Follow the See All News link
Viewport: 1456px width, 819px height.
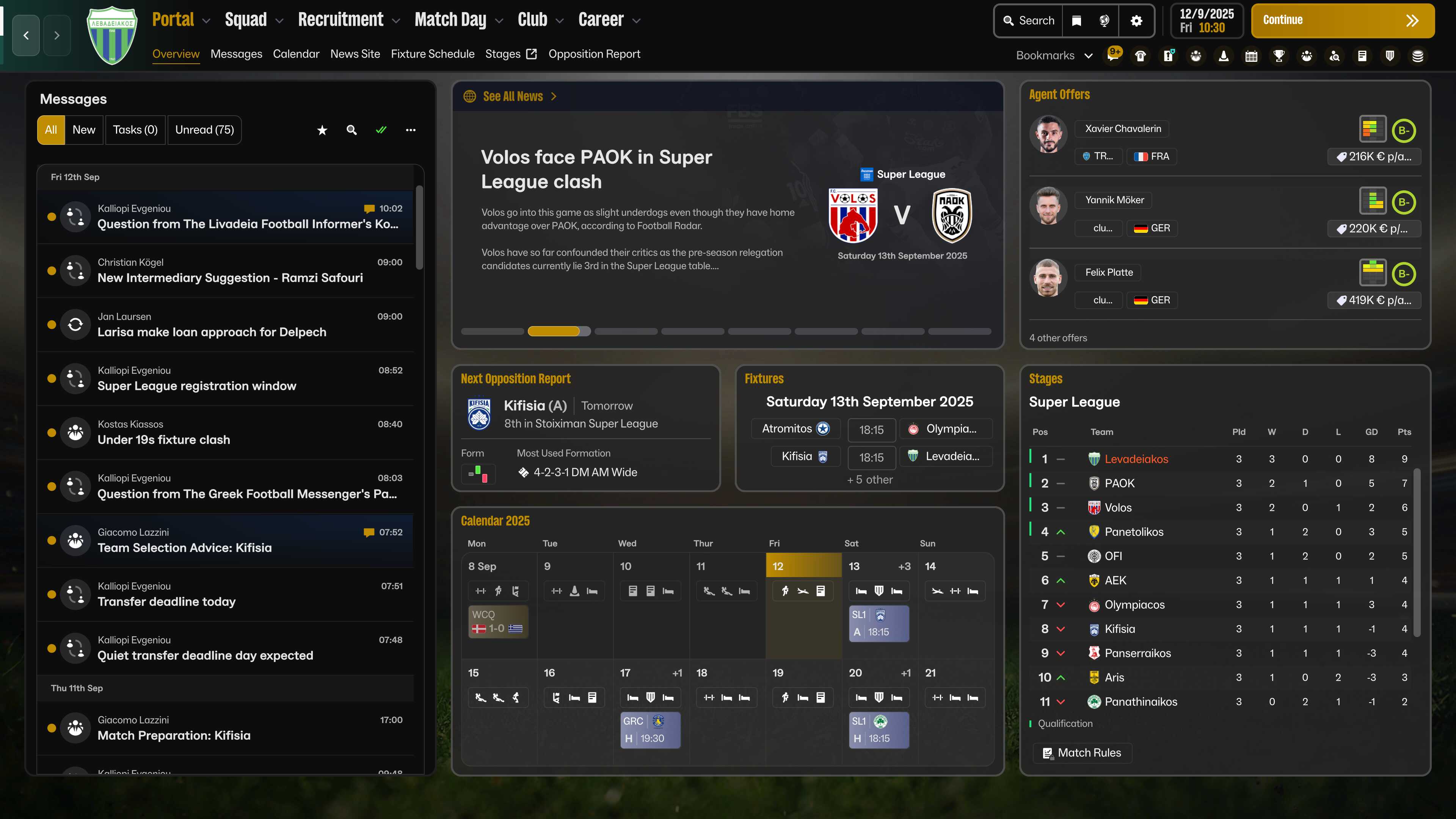(x=513, y=97)
